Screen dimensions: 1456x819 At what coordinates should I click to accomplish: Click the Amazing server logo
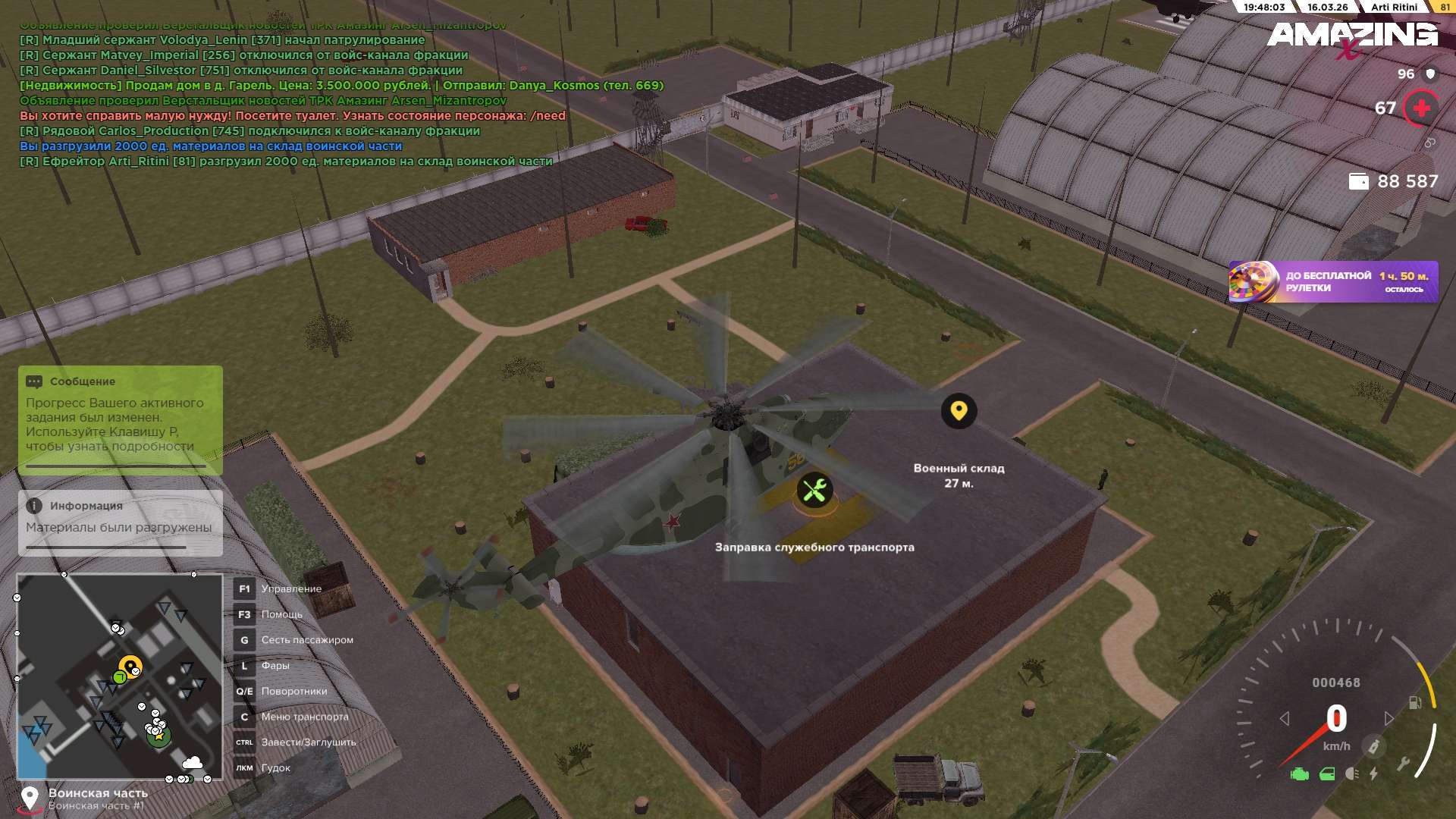1352,36
